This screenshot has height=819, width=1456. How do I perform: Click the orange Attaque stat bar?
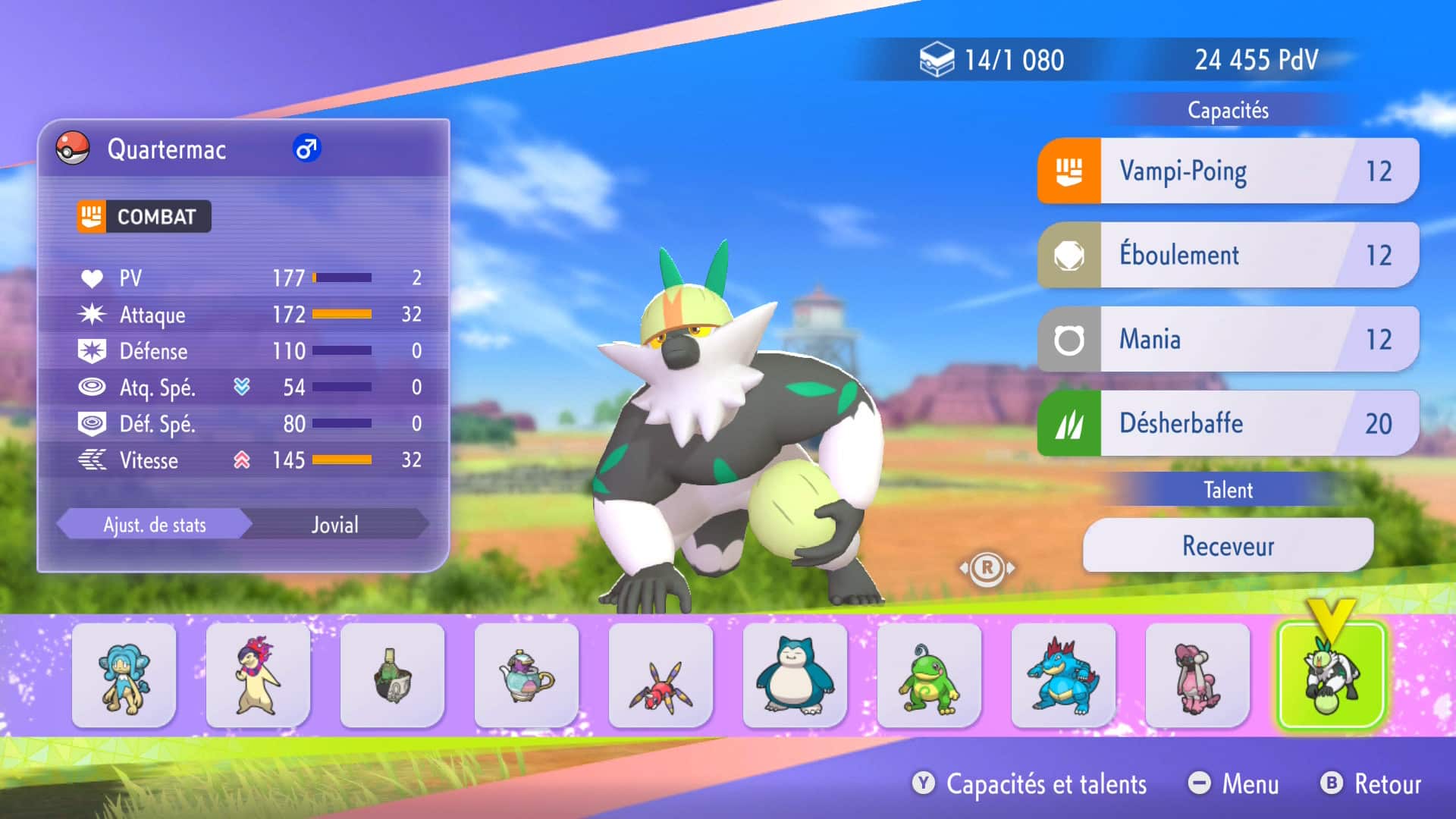[341, 315]
